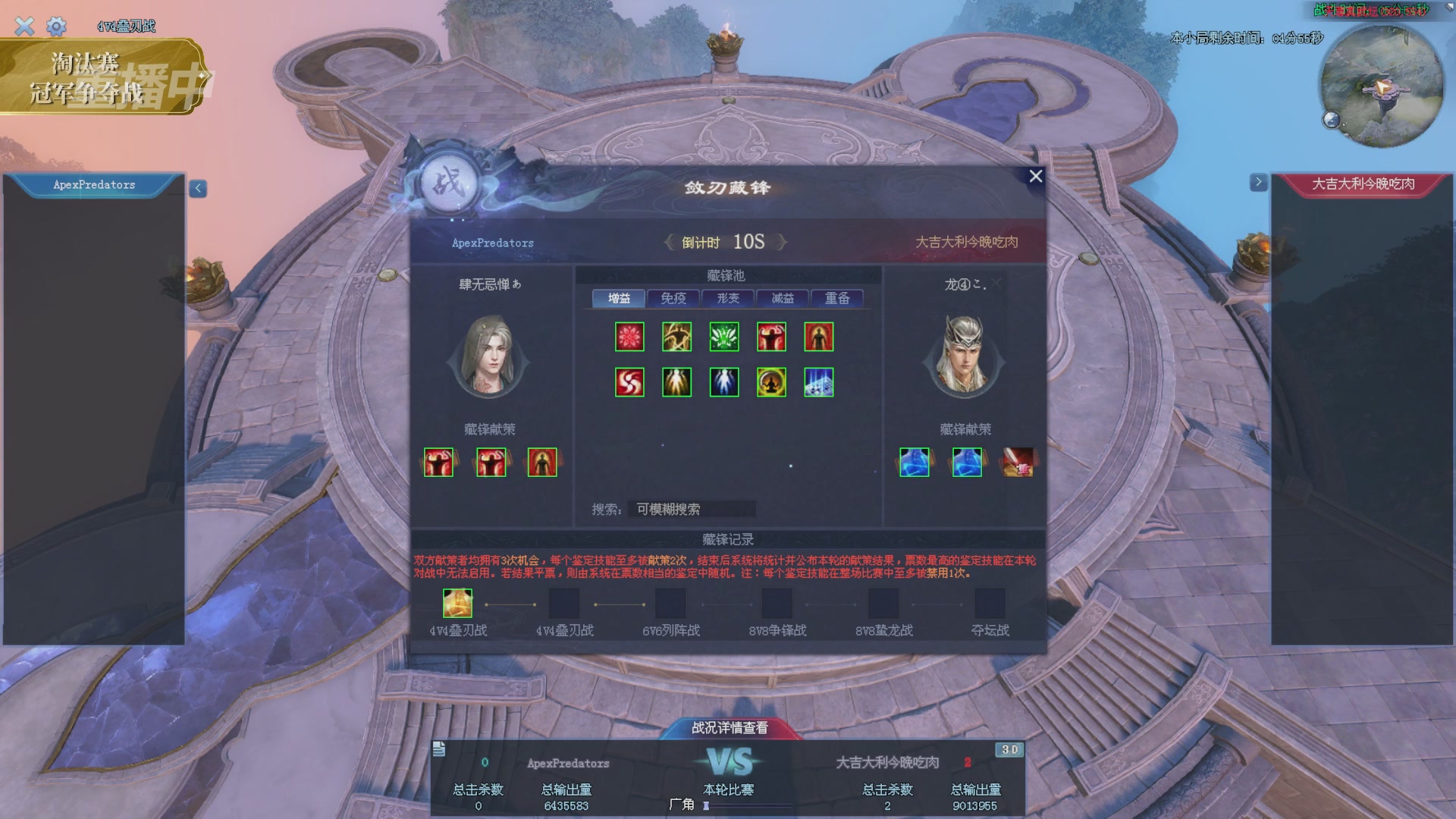Click the golden light figure skill icon

click(676, 382)
